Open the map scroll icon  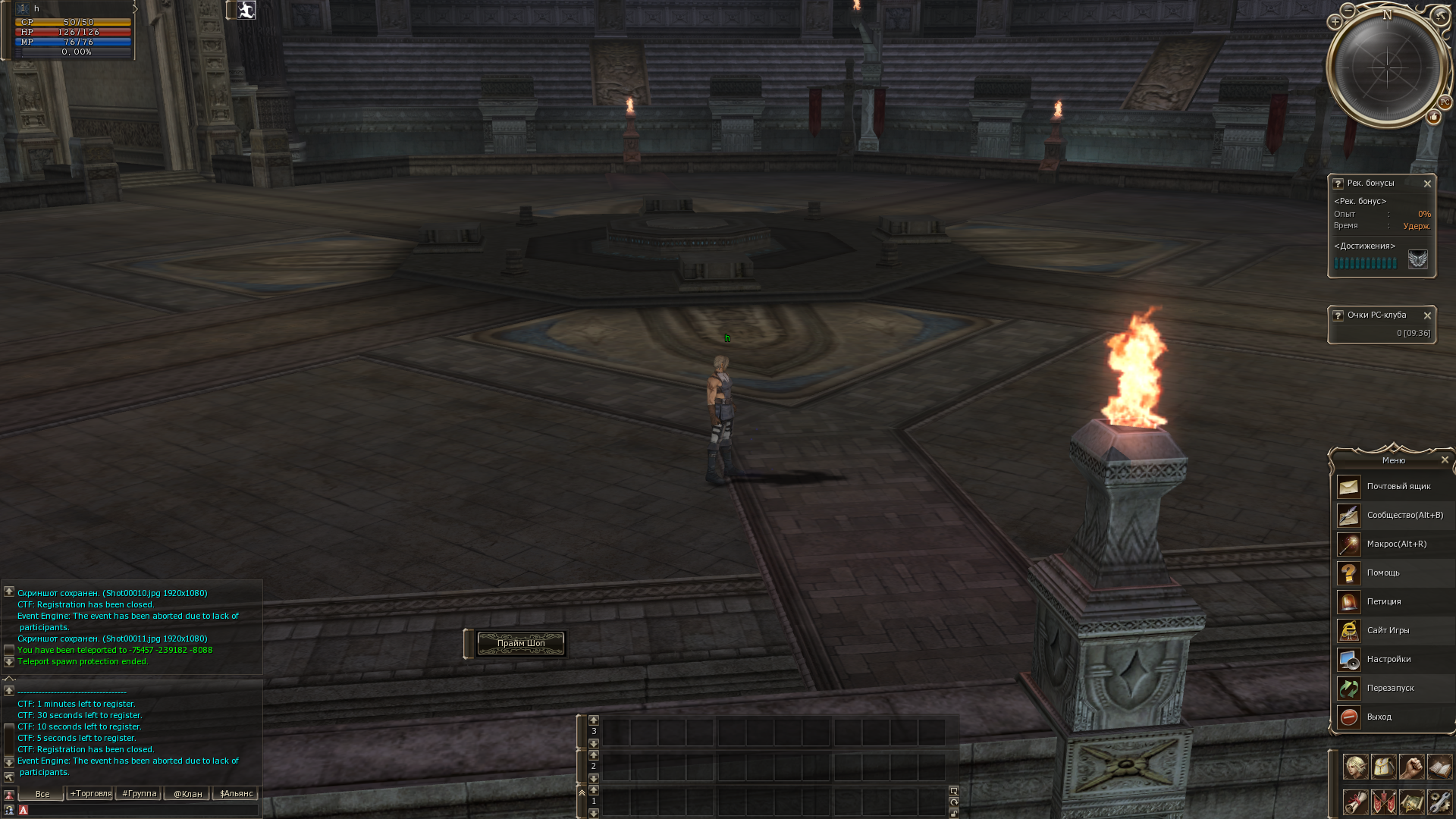click(1411, 802)
